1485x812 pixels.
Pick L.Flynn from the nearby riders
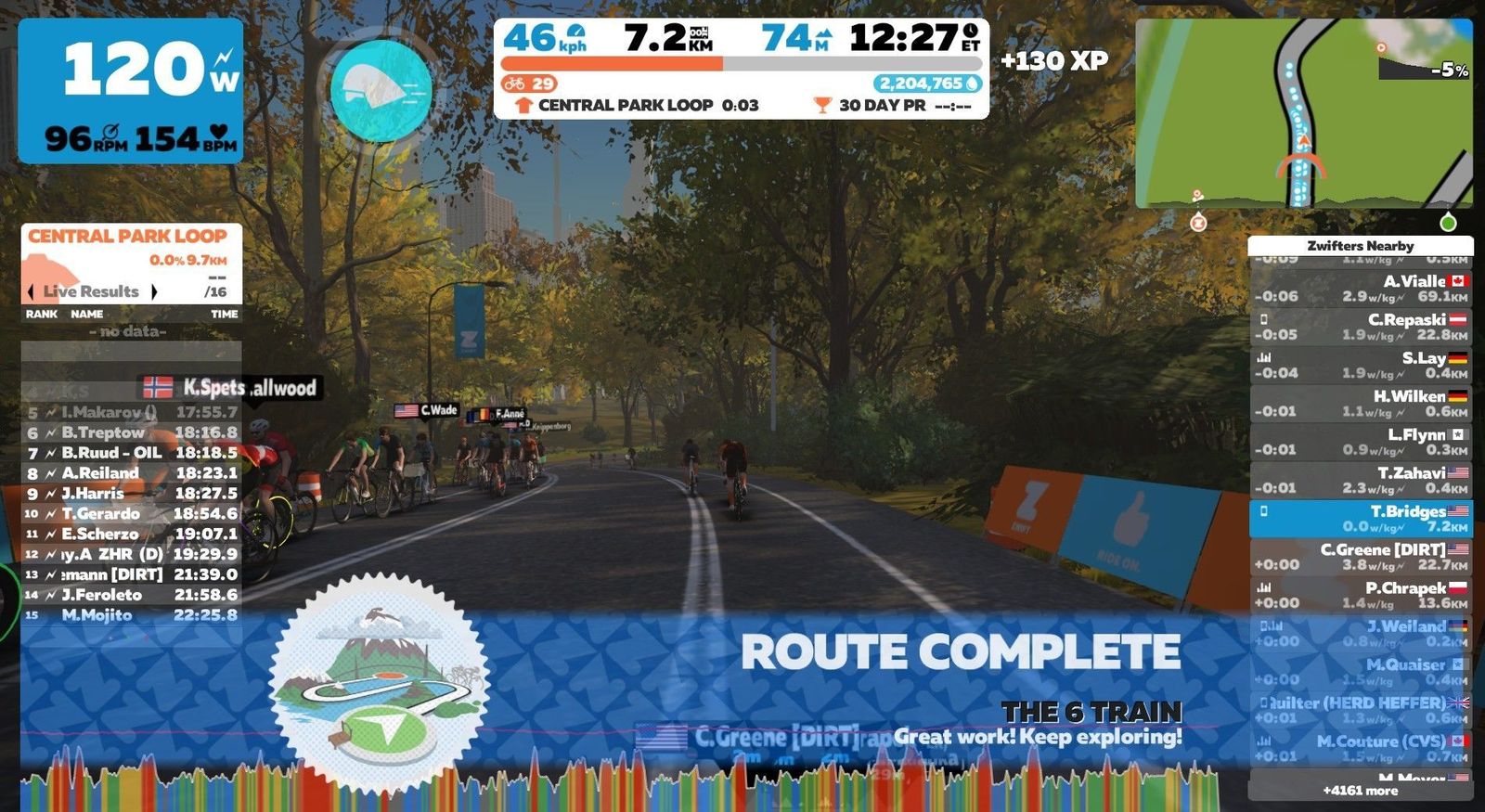[1360, 442]
